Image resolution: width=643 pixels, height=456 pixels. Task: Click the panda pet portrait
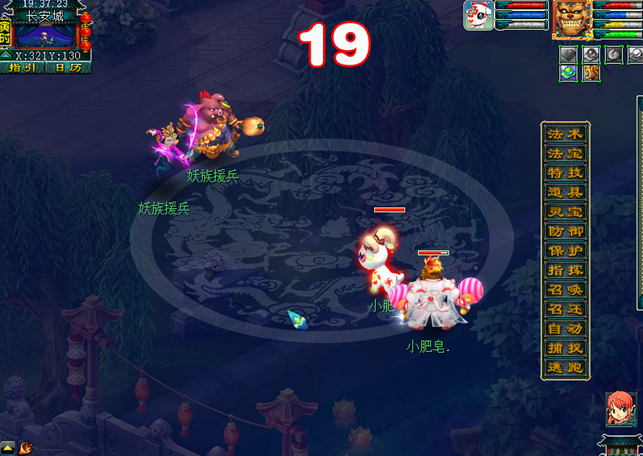[478, 17]
